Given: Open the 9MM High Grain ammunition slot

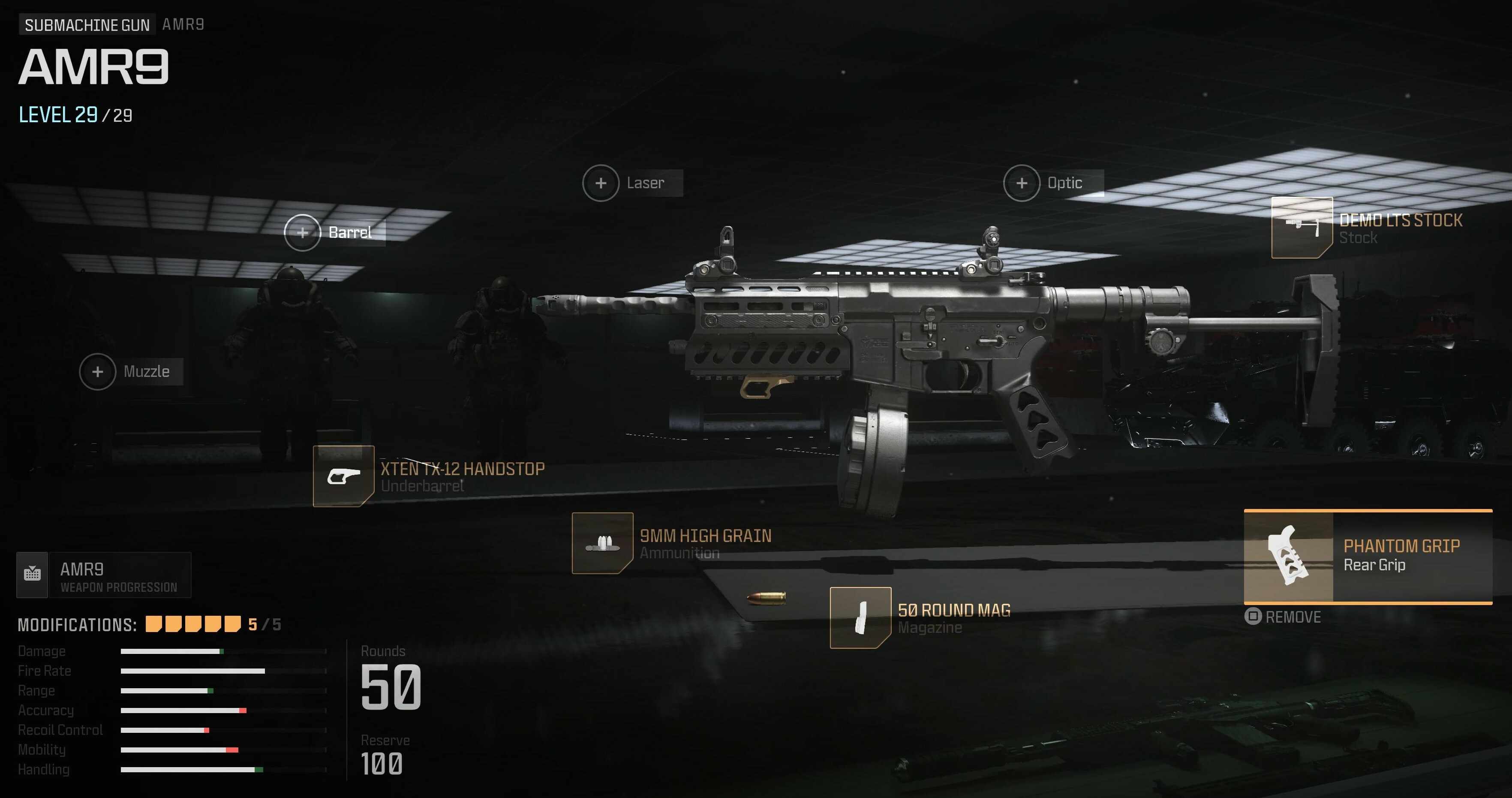Looking at the screenshot, I should pyautogui.click(x=602, y=543).
